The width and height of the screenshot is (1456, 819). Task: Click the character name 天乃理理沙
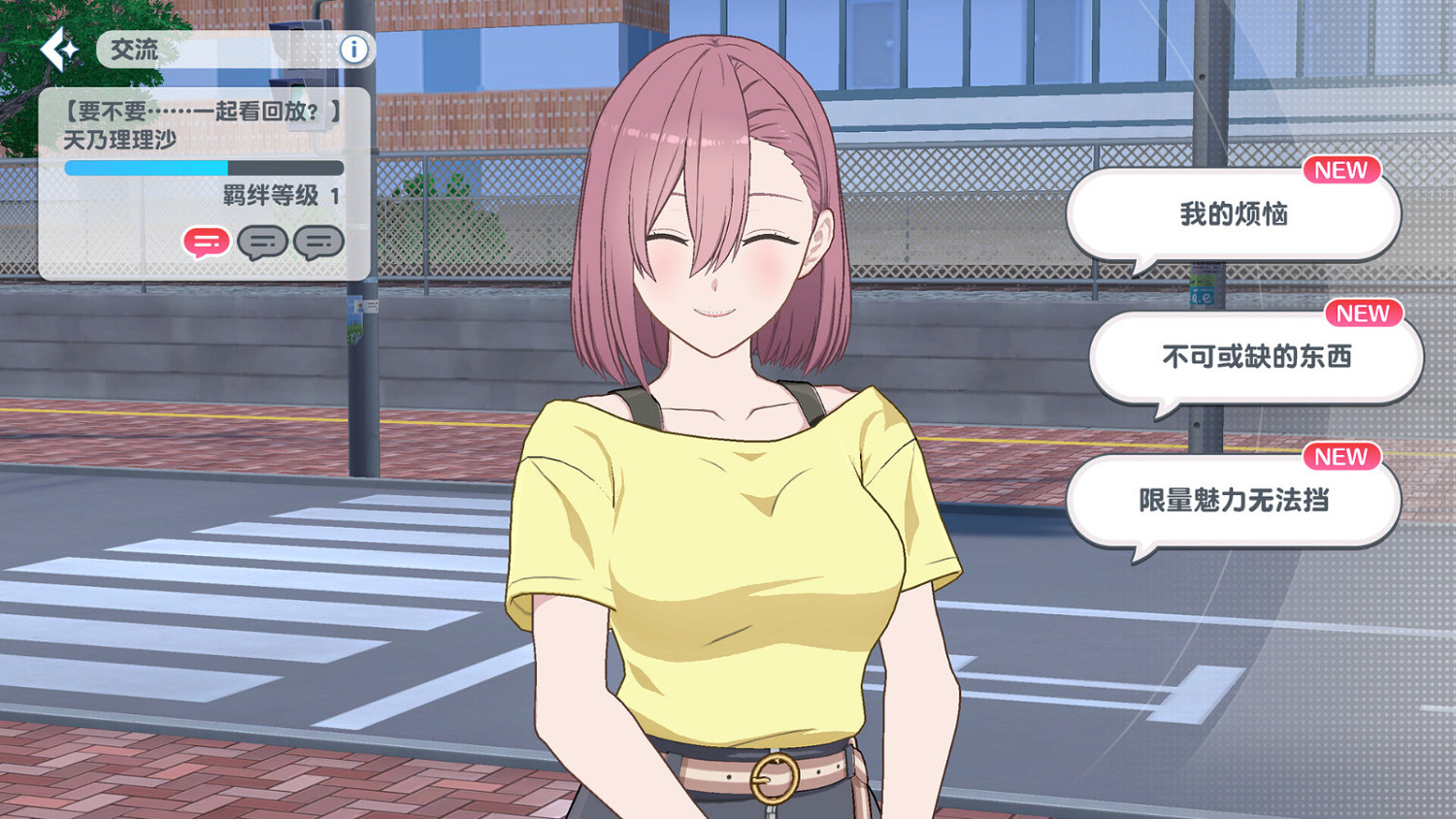click(121, 140)
